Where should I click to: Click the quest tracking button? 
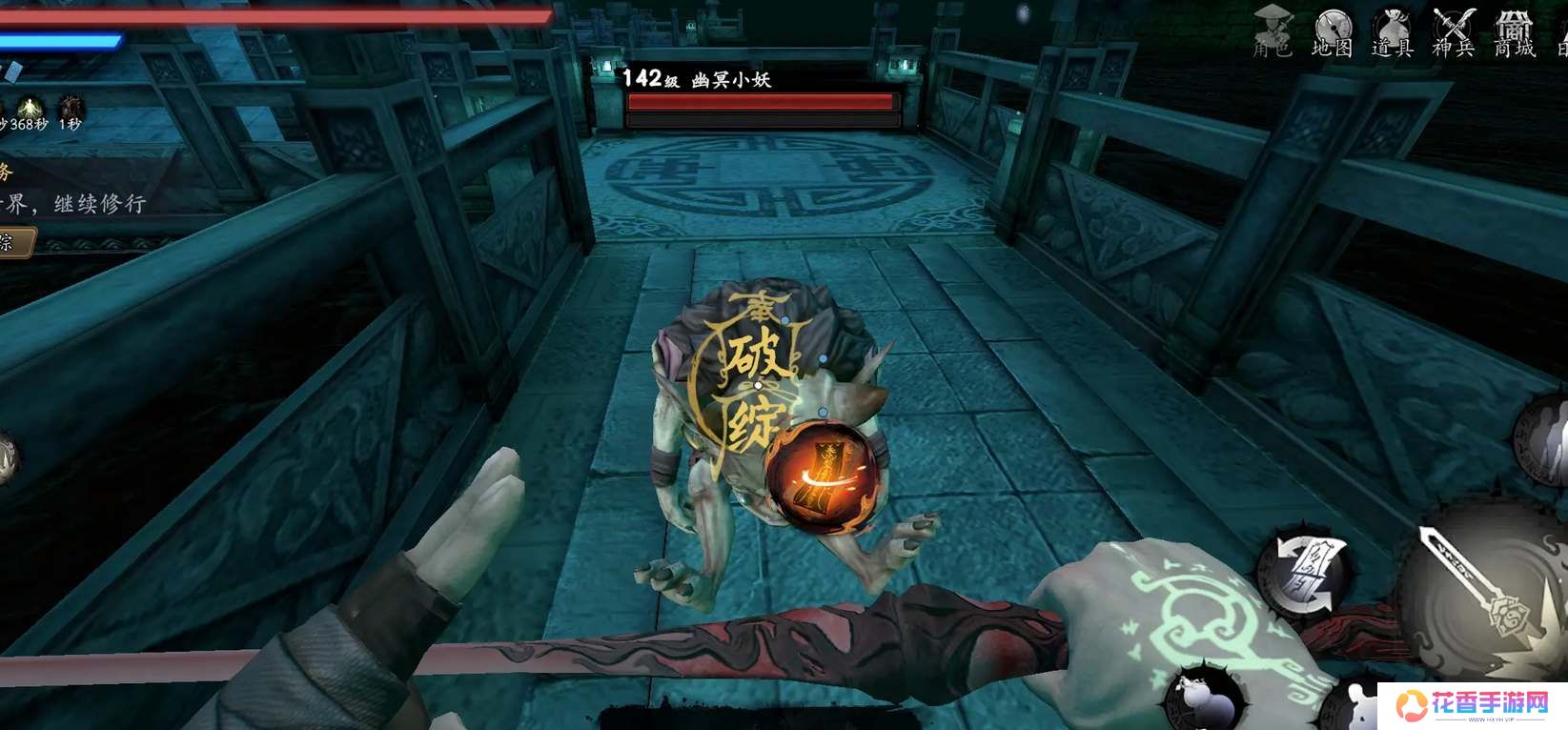tap(14, 242)
